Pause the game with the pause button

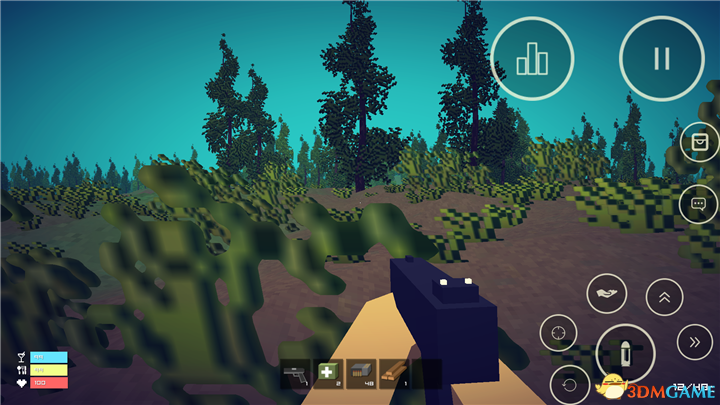click(661, 58)
